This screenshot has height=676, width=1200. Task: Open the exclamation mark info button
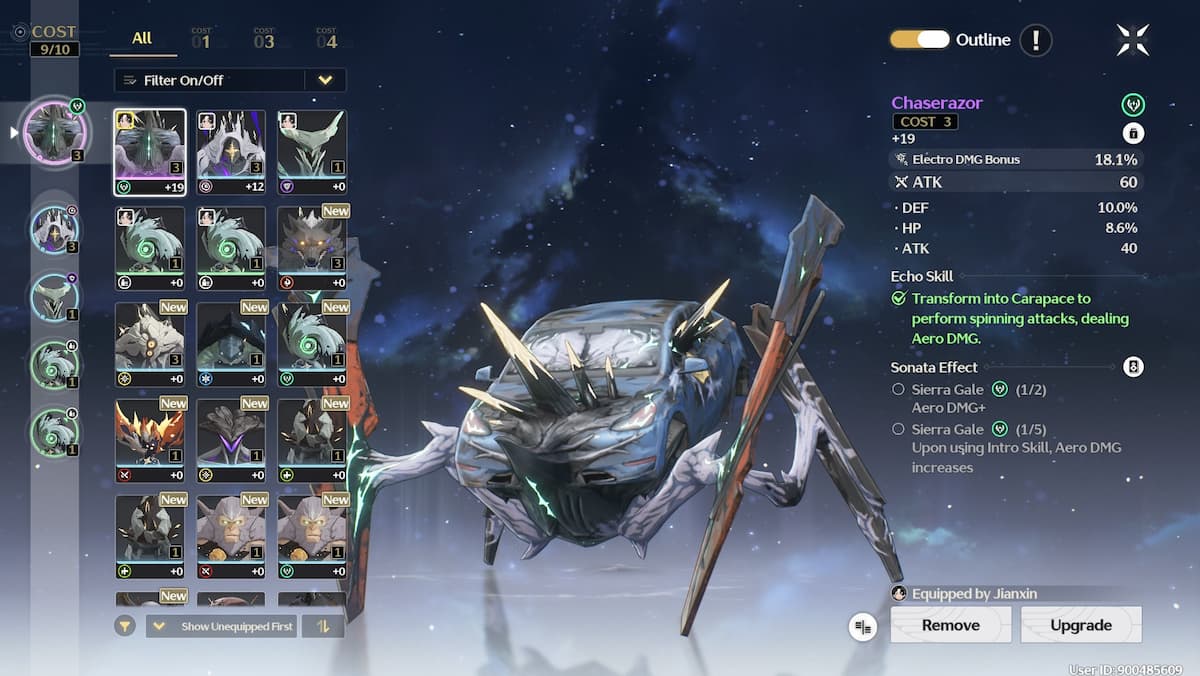(x=1036, y=41)
